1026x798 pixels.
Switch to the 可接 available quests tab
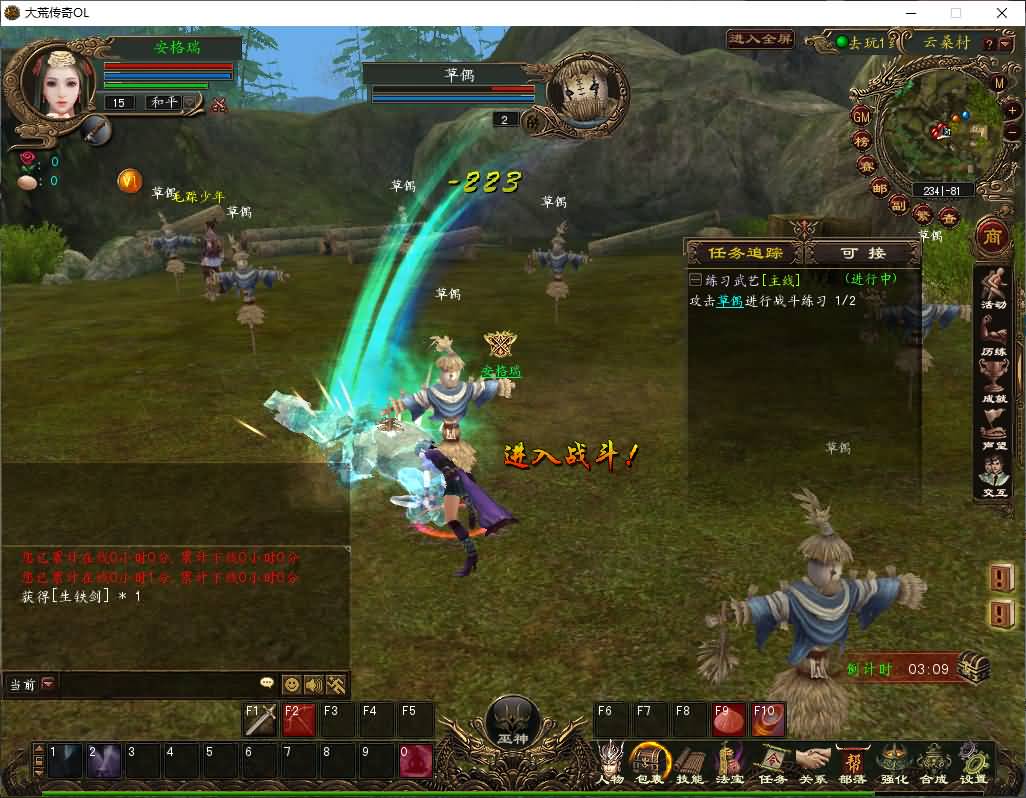click(862, 253)
